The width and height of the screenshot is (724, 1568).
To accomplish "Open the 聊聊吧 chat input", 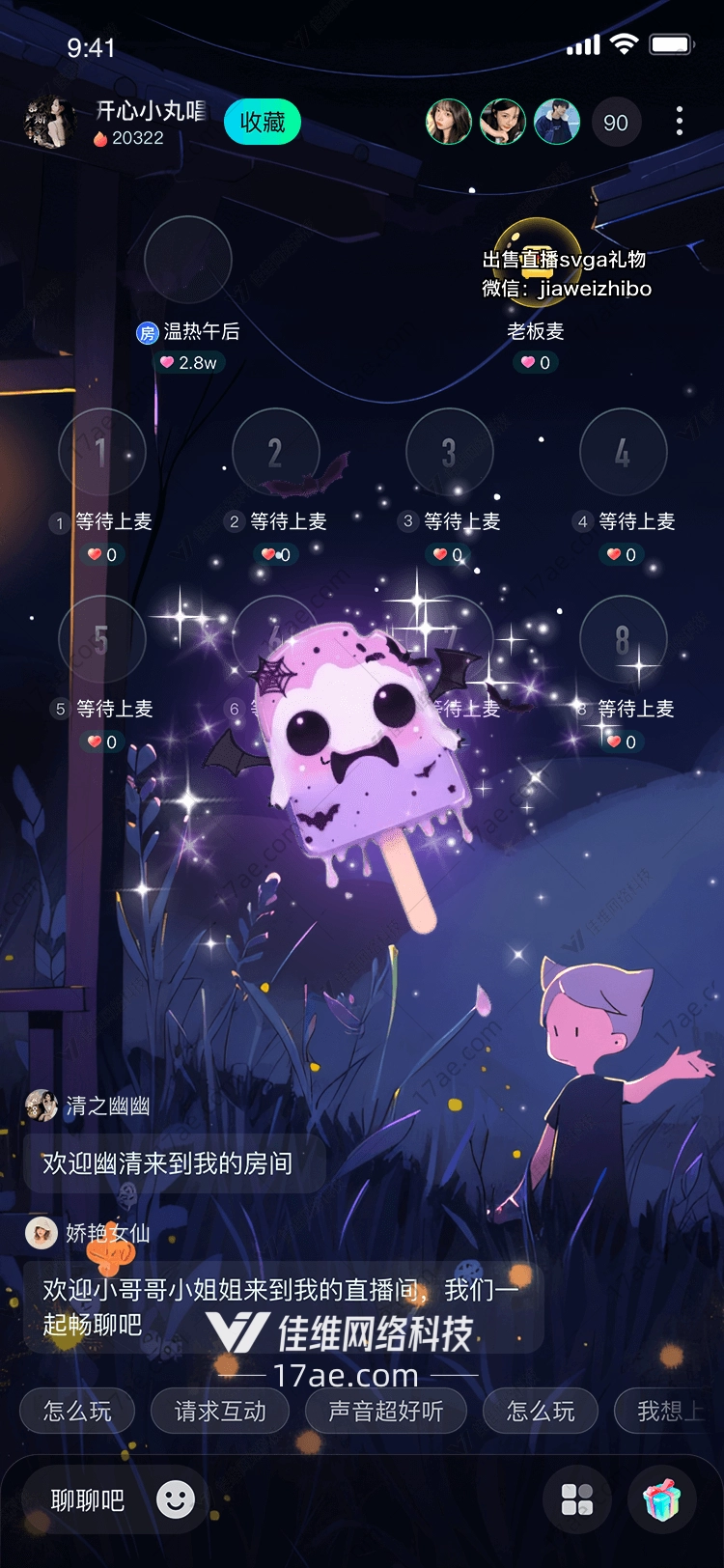I will coord(88,1500).
